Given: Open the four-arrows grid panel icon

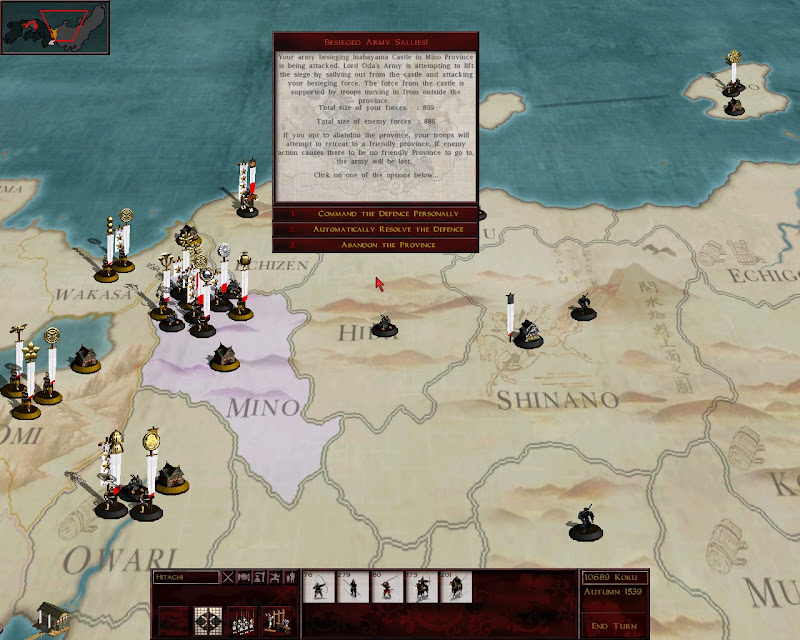Looking at the screenshot, I should [x=208, y=619].
